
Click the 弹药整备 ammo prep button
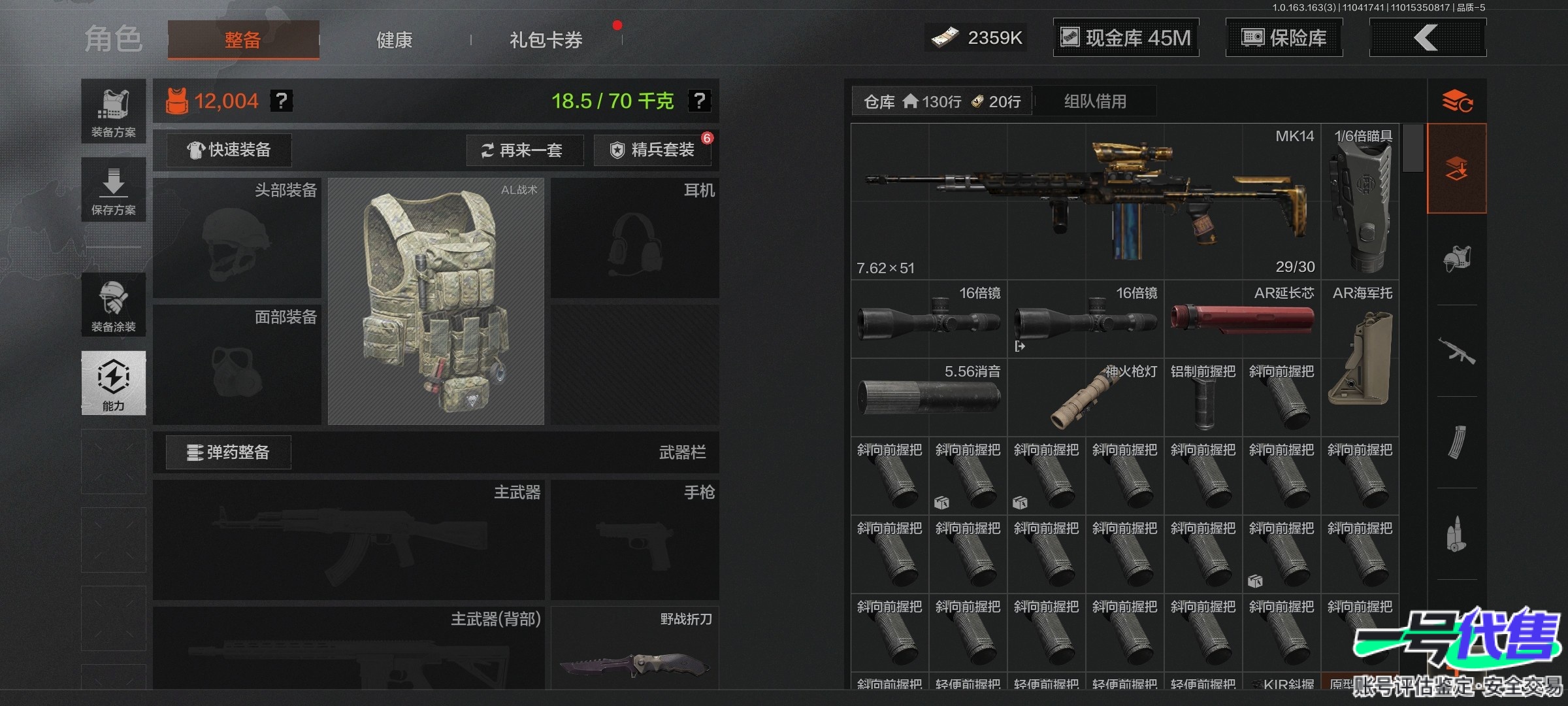pyautogui.click(x=229, y=452)
